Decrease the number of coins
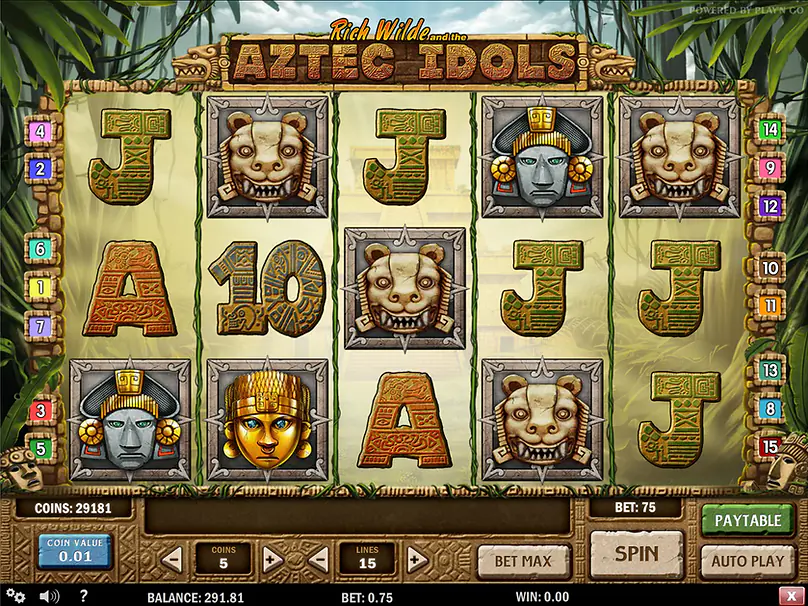 (x=172, y=560)
